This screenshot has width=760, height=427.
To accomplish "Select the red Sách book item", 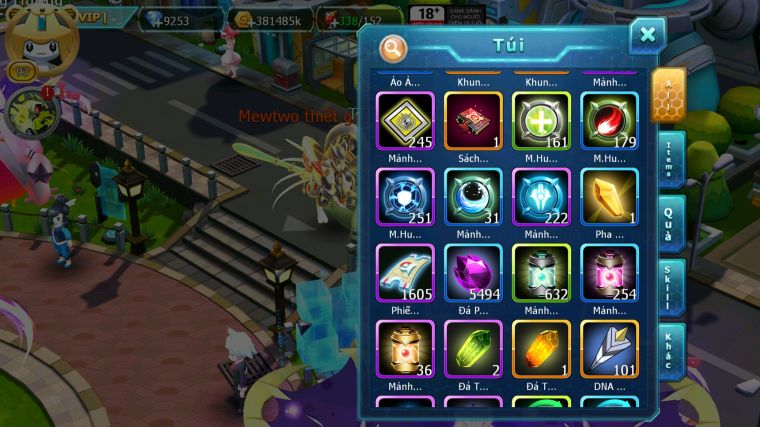I will tap(473, 121).
